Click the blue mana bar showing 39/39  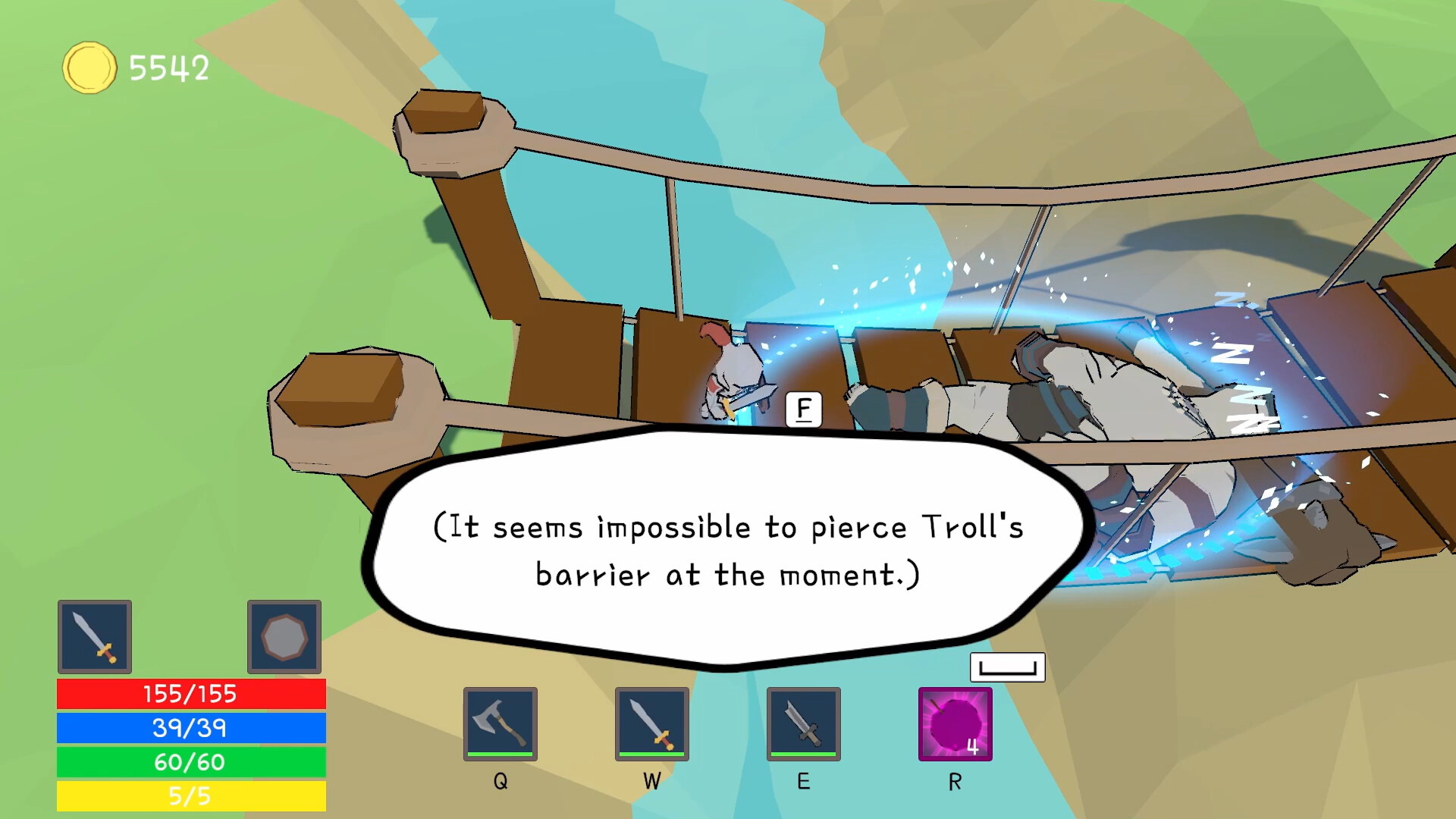[188, 729]
